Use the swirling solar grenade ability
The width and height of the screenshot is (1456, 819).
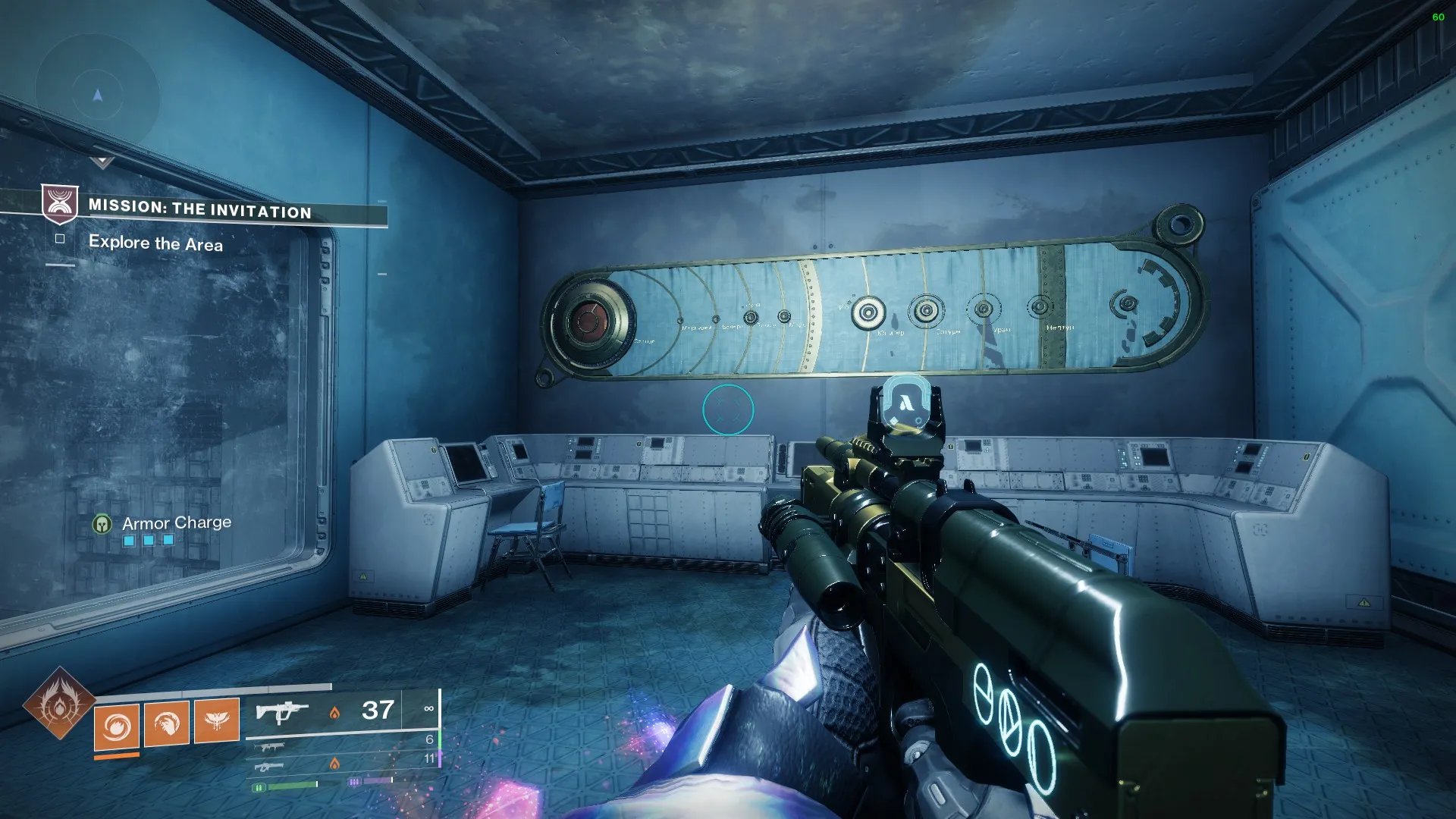coord(117,726)
